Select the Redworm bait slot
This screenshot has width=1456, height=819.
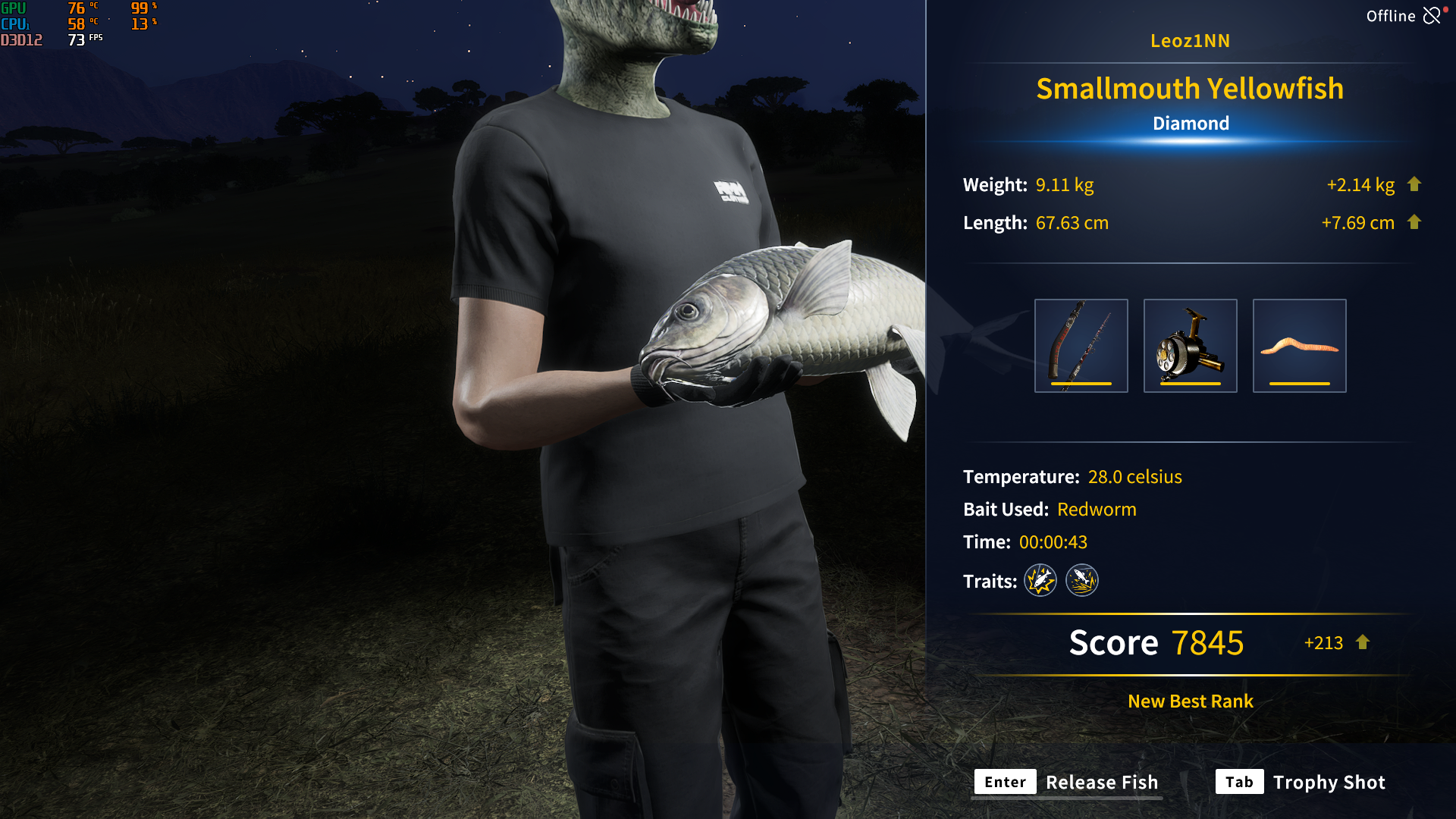[x=1299, y=346]
